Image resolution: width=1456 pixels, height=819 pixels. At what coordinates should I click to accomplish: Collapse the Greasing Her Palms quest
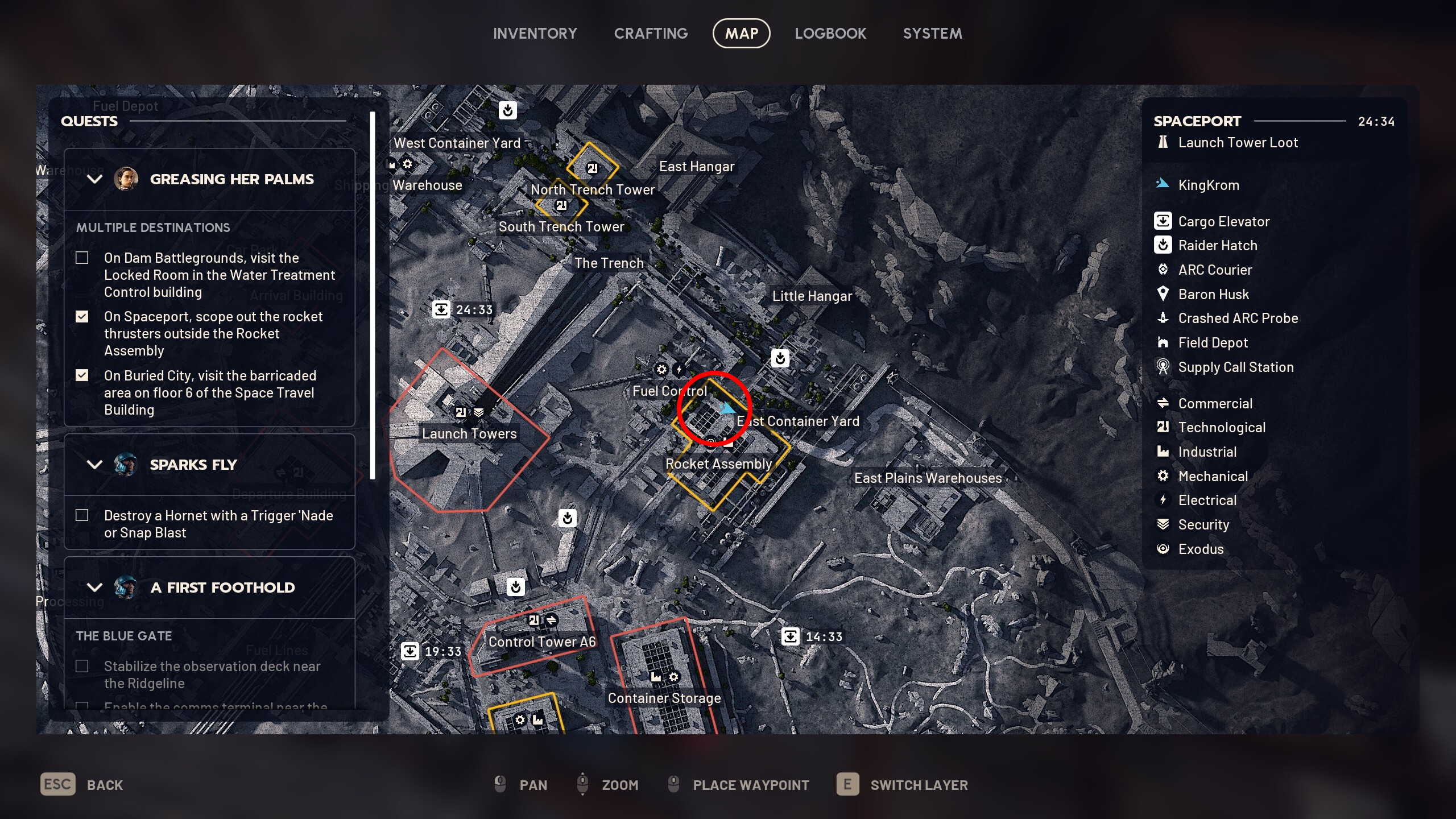coord(94,179)
